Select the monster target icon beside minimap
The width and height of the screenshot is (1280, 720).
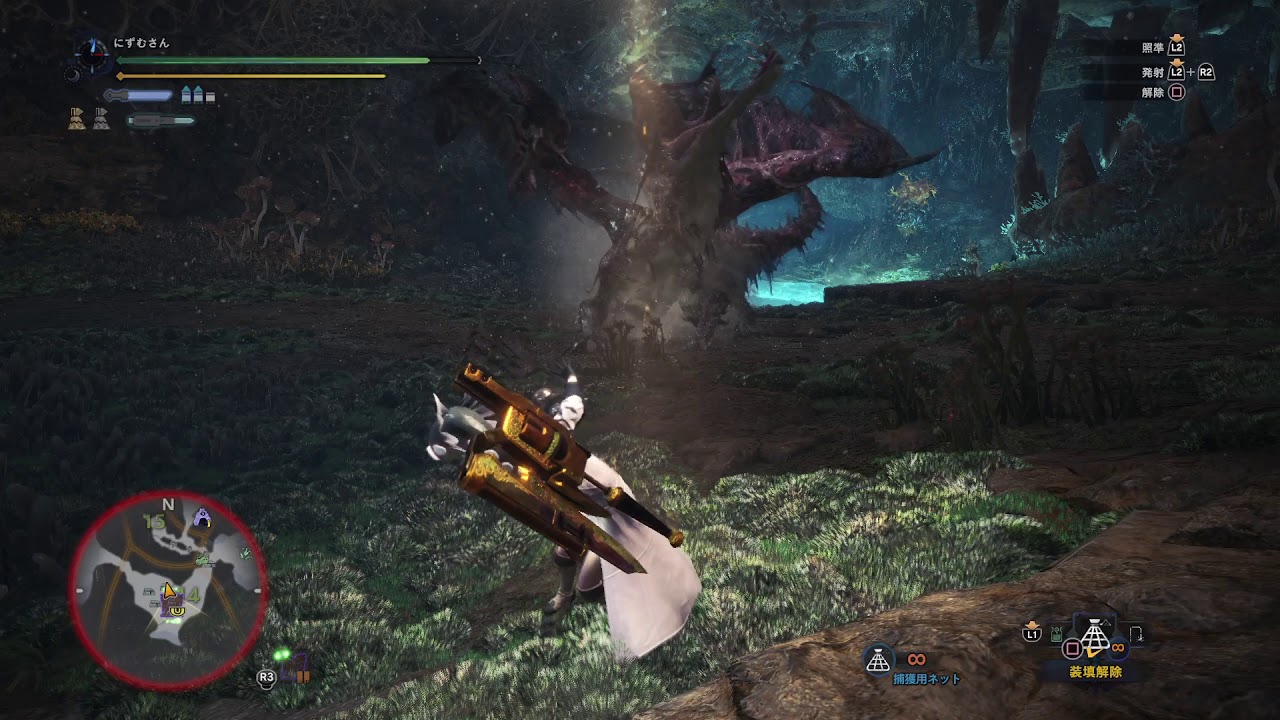coord(296,666)
